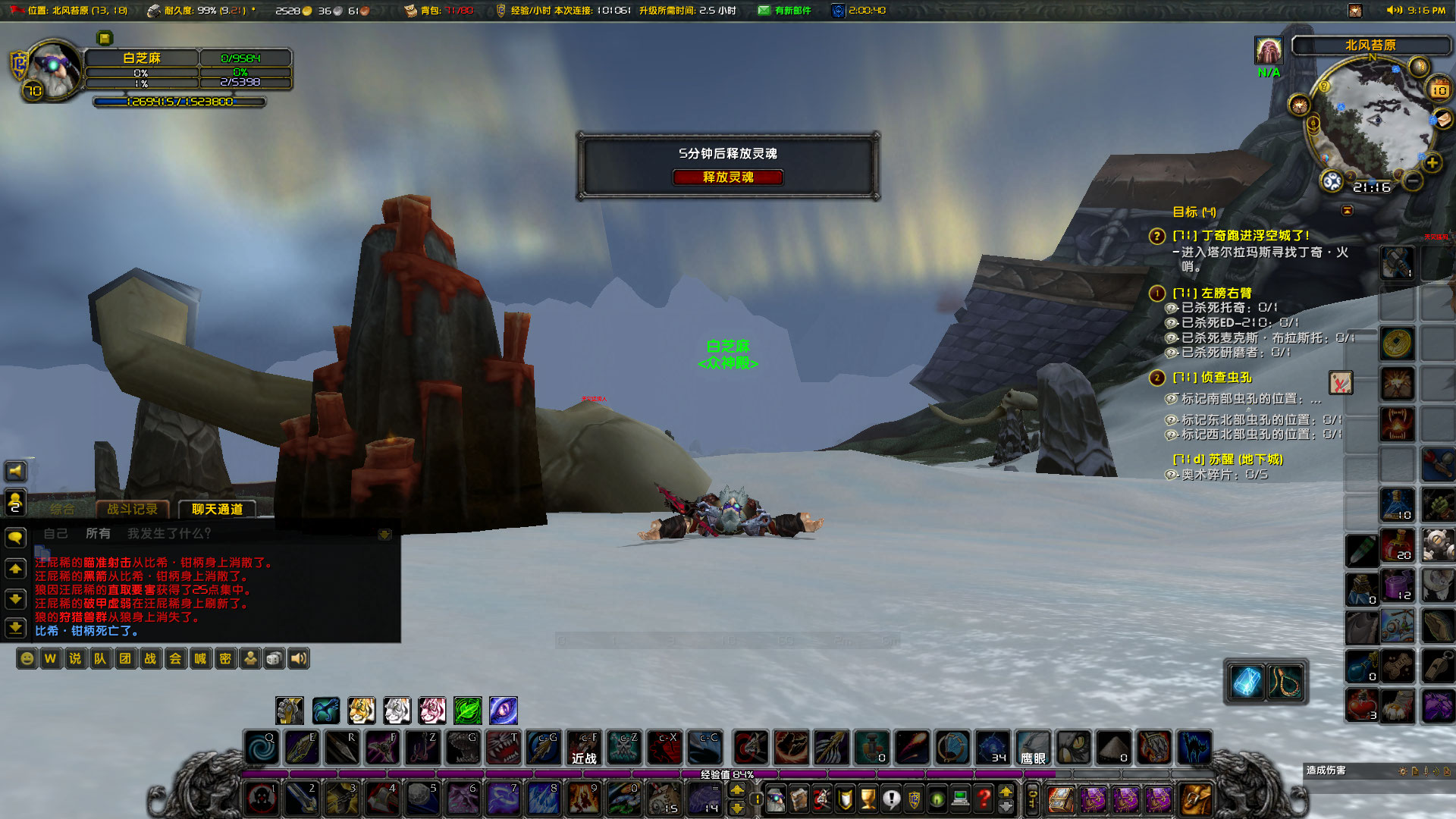1456x819 pixels.
Task: Open the quest log exclamation bubble icon
Action: tap(892, 800)
